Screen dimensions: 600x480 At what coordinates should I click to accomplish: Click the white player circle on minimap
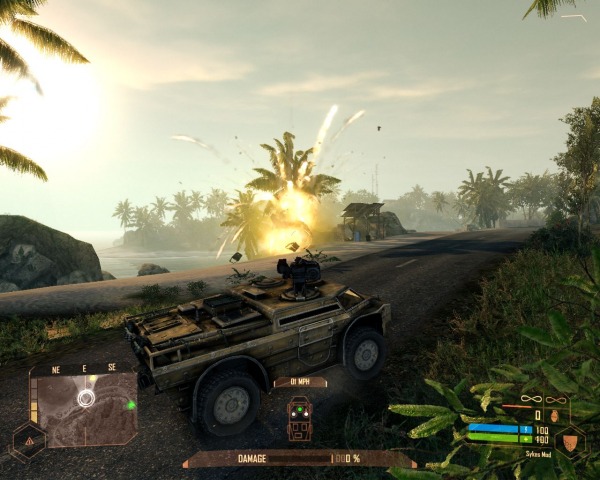point(87,398)
